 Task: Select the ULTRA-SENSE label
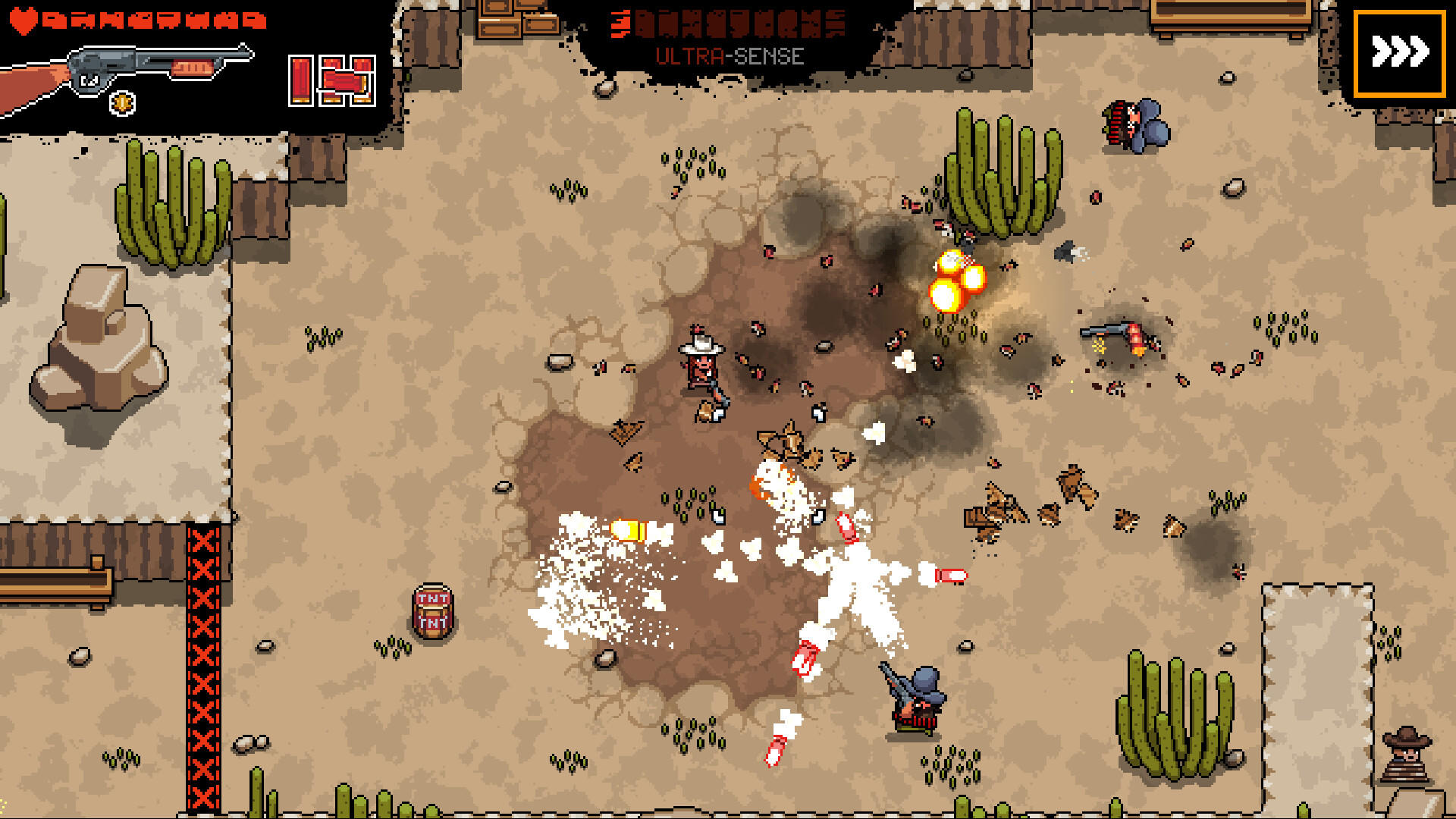(x=730, y=54)
